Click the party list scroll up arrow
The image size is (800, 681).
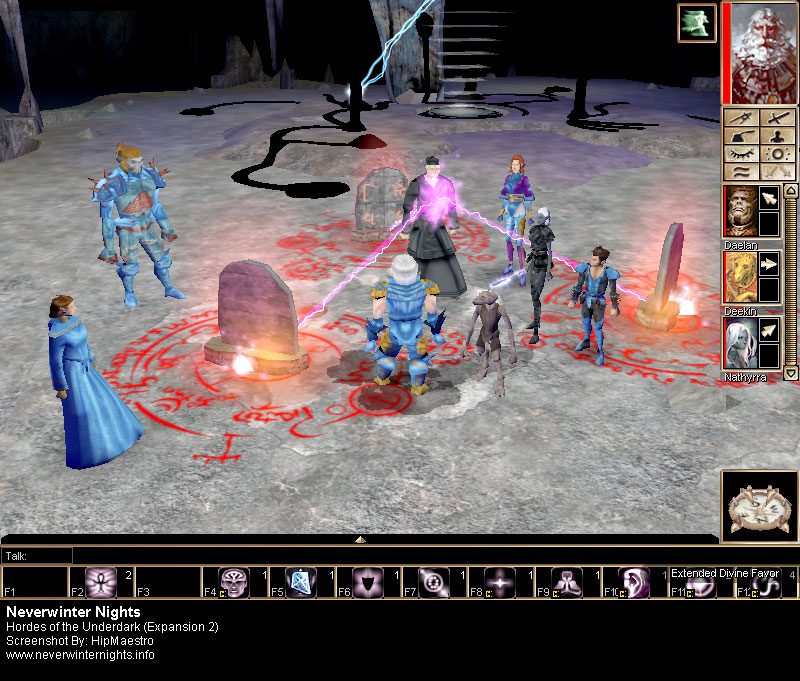point(790,190)
